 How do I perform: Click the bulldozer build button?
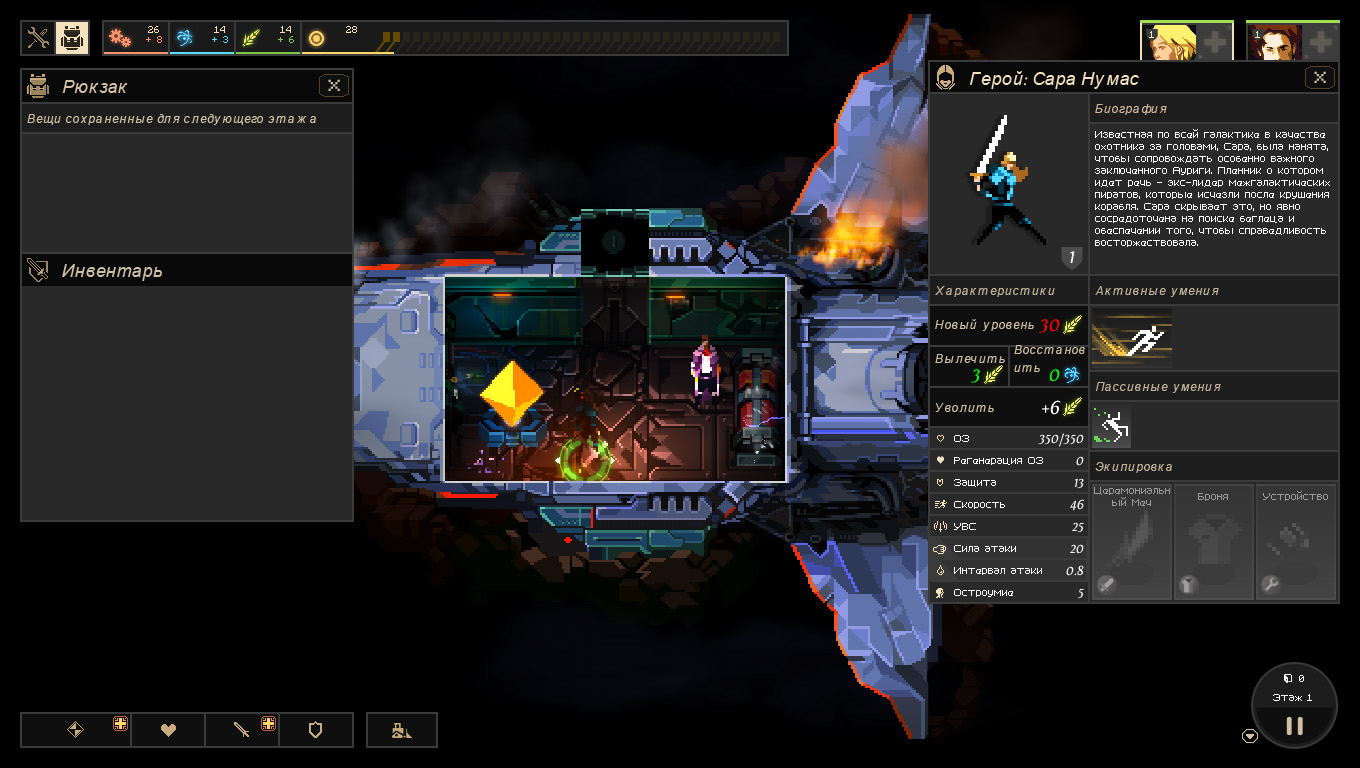click(x=401, y=730)
